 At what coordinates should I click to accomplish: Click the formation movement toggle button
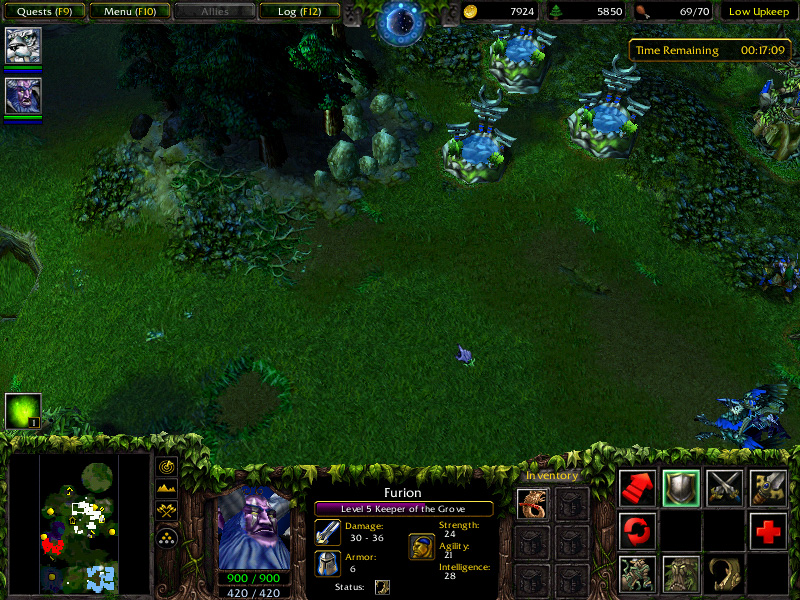tap(167, 536)
